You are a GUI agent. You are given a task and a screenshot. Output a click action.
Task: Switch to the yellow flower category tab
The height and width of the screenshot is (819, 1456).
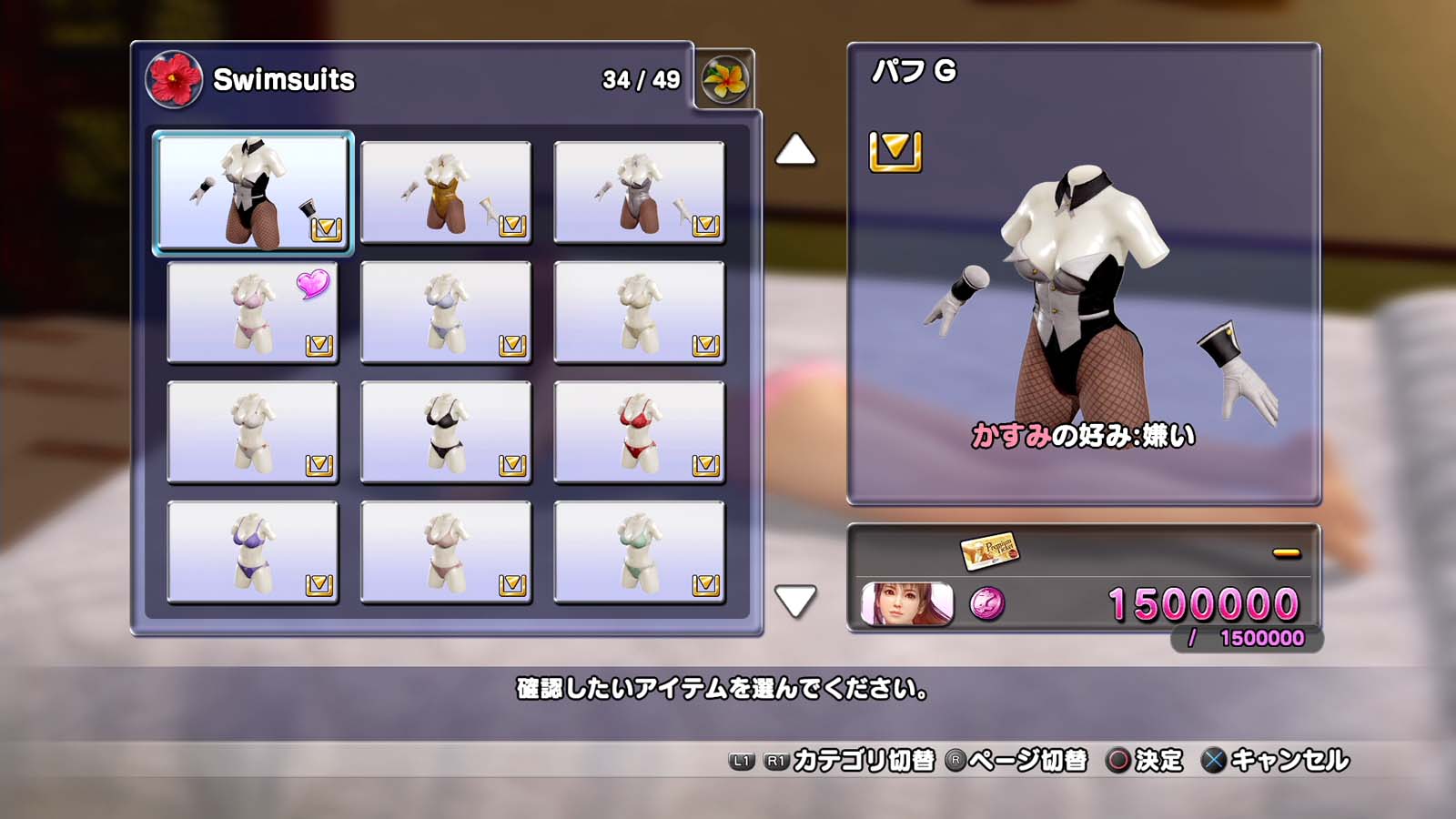click(x=725, y=79)
